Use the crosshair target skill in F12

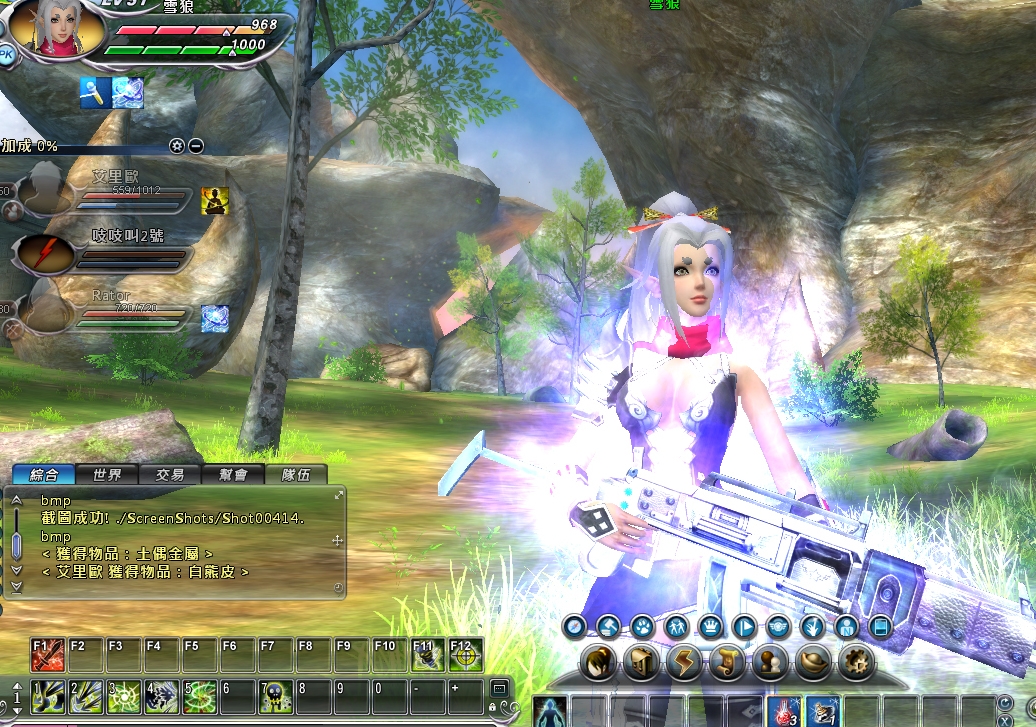click(x=465, y=654)
